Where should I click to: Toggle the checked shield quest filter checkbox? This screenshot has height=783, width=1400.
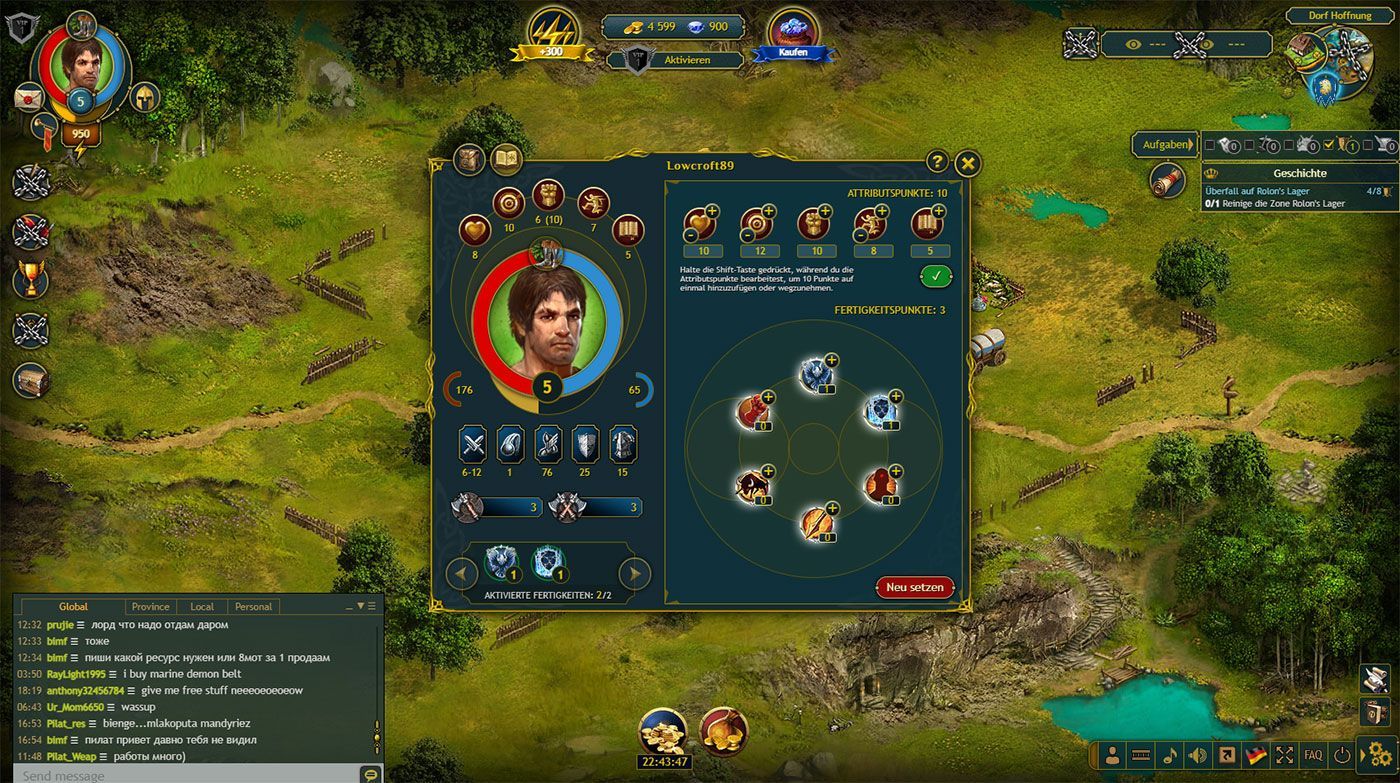[1329, 145]
